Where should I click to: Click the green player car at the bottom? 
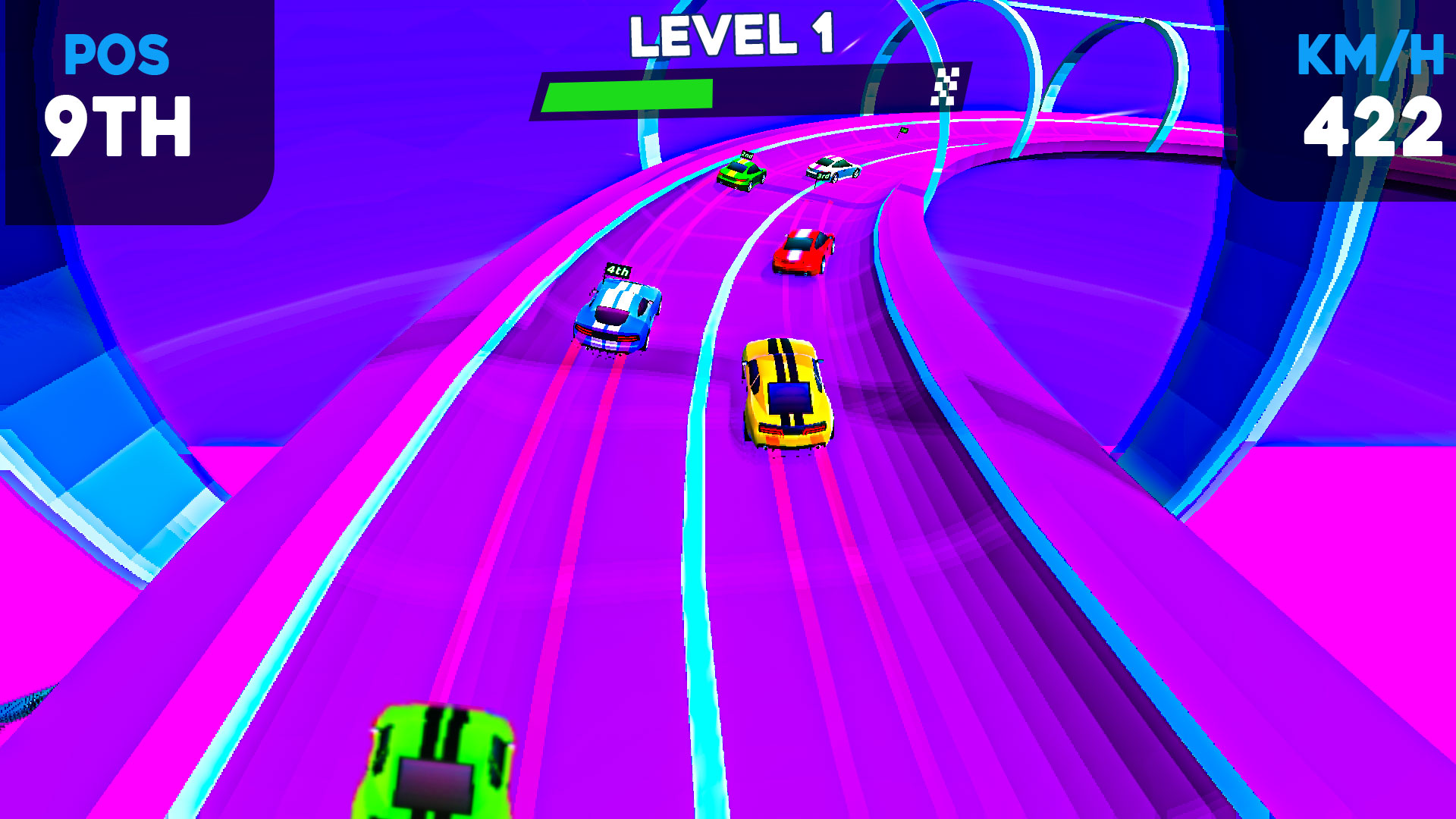pos(436,773)
